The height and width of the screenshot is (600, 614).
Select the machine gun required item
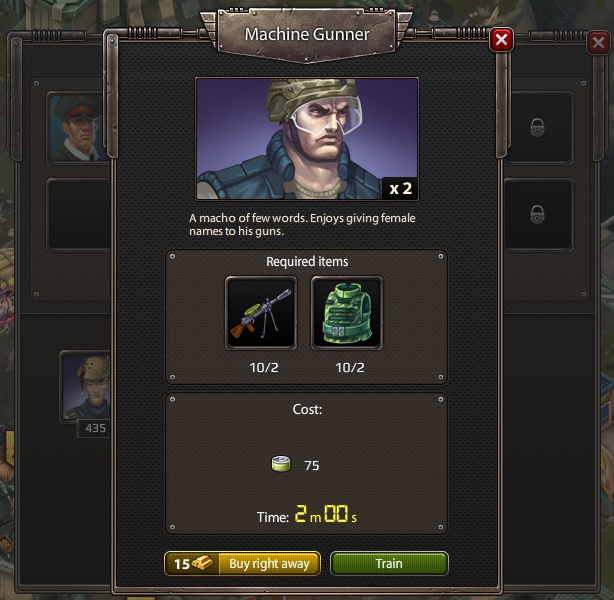click(261, 313)
